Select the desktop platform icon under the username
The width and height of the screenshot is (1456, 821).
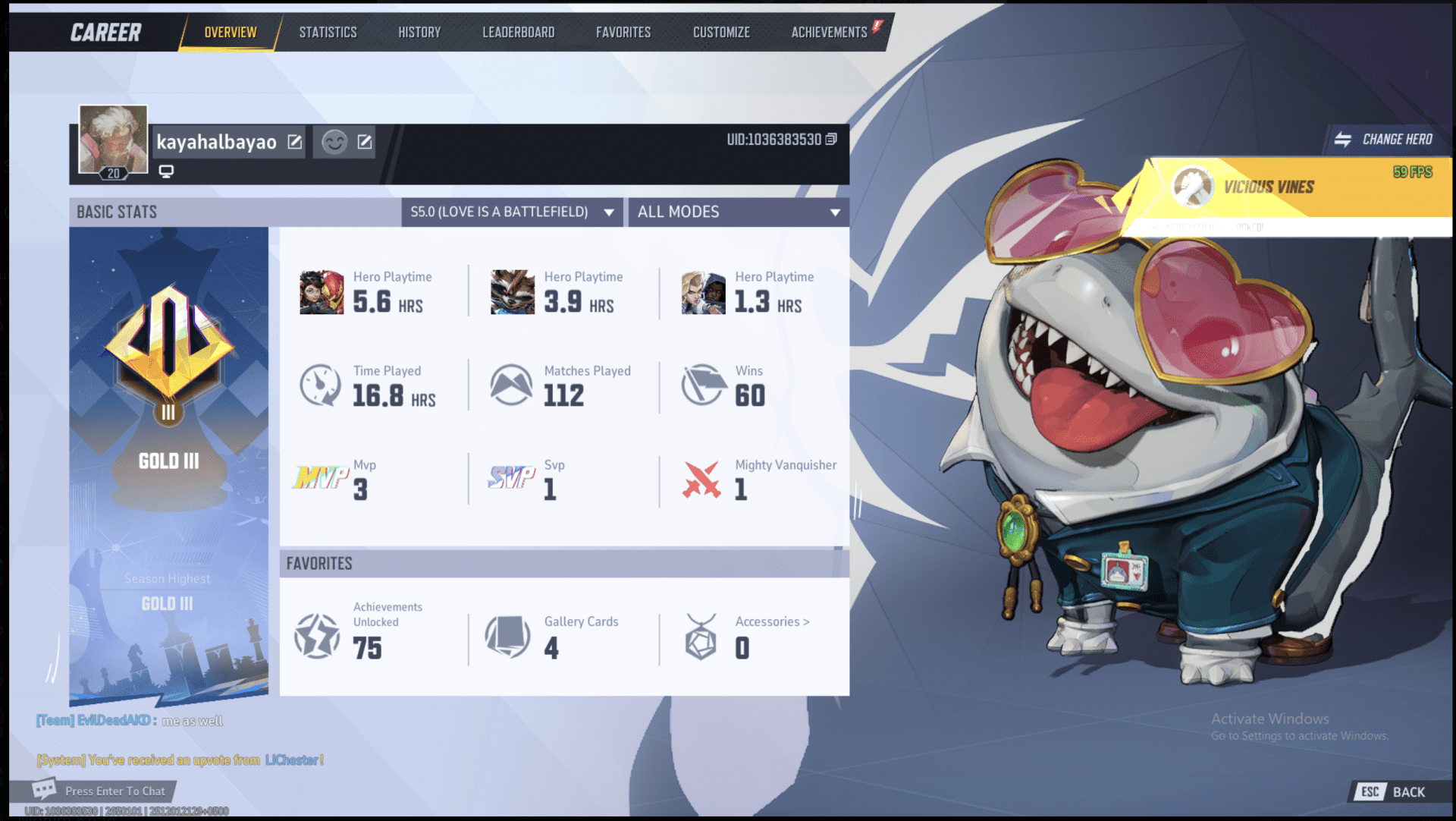click(166, 171)
